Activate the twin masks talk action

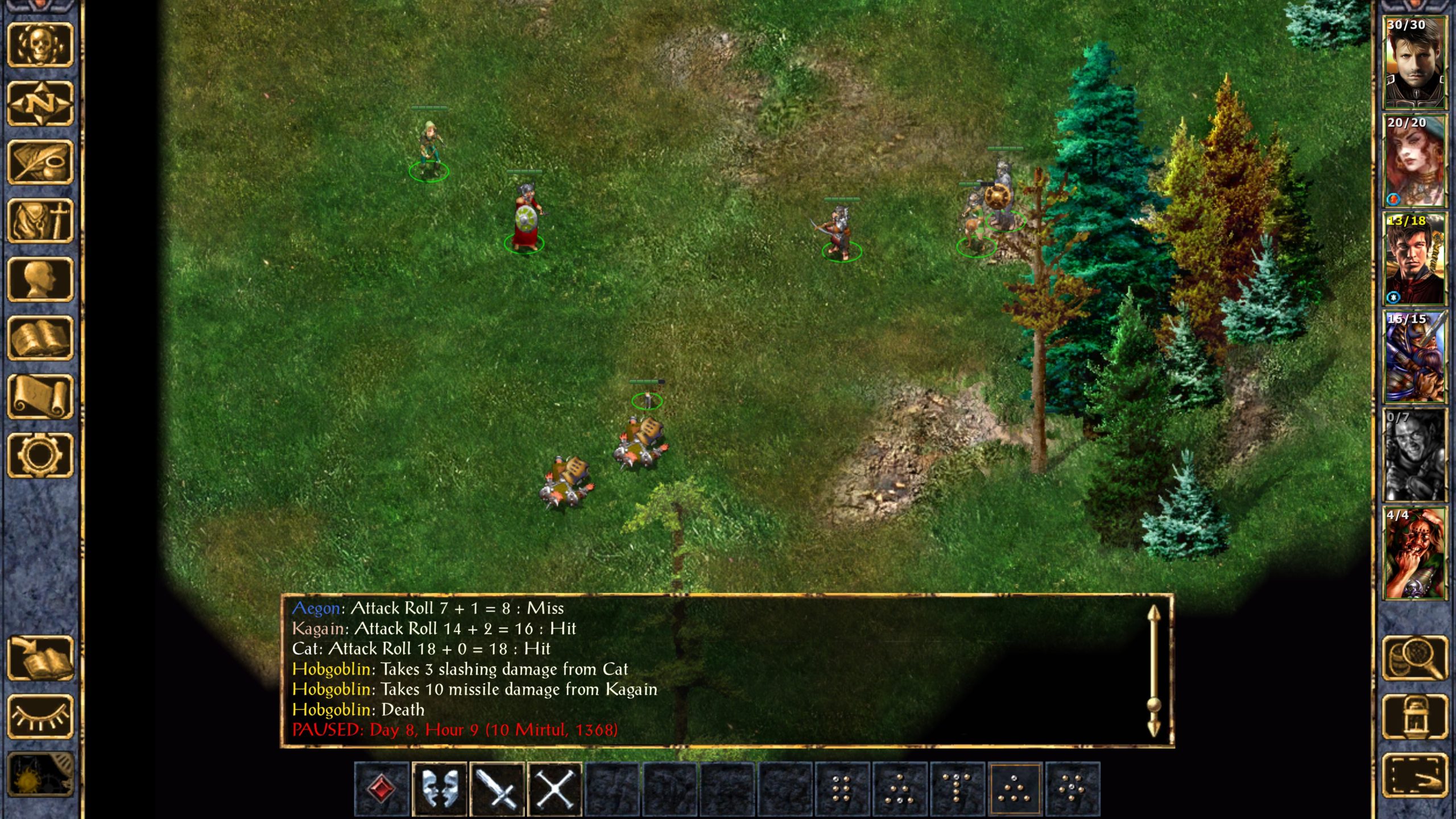[439, 789]
